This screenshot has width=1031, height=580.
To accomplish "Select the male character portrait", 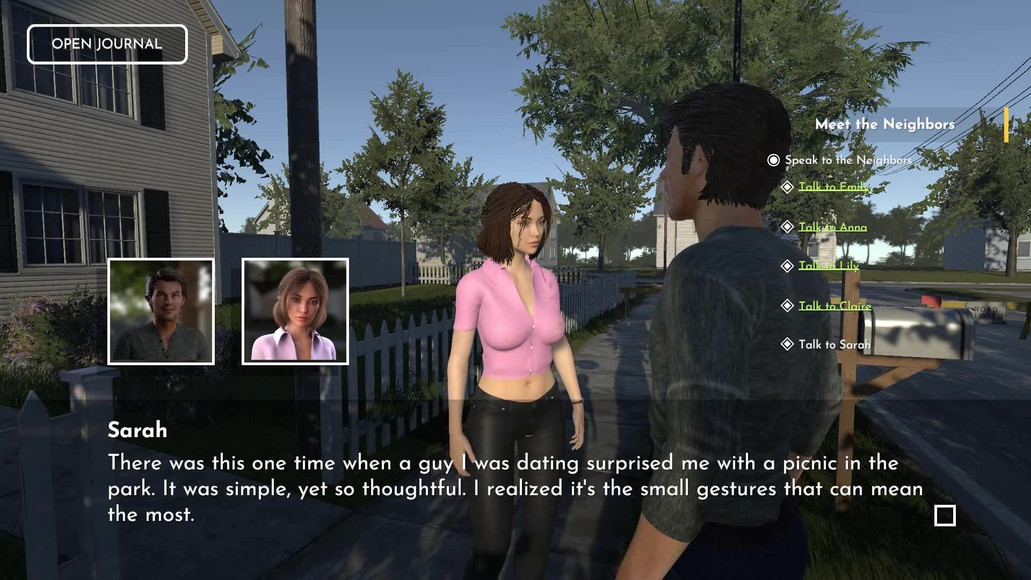I will (161, 311).
